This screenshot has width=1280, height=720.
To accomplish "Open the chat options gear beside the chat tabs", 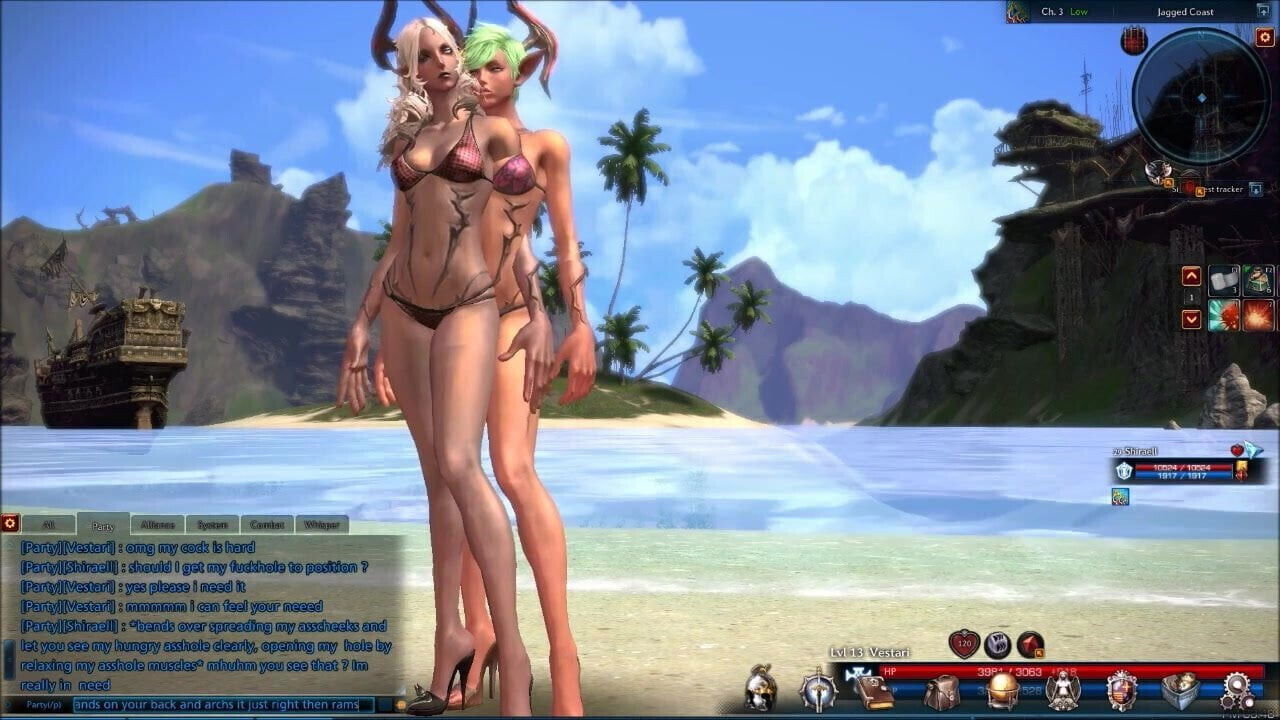I will (11, 523).
